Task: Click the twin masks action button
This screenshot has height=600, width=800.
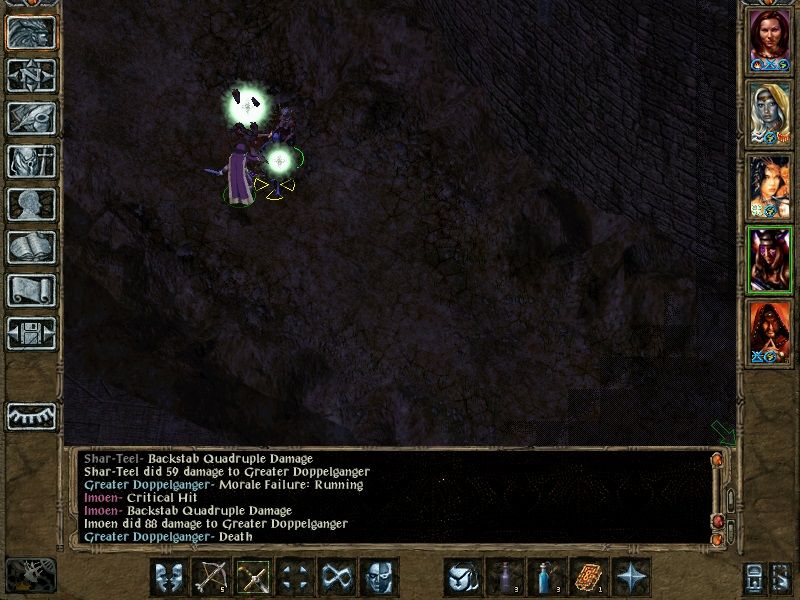Action: pos(169,577)
